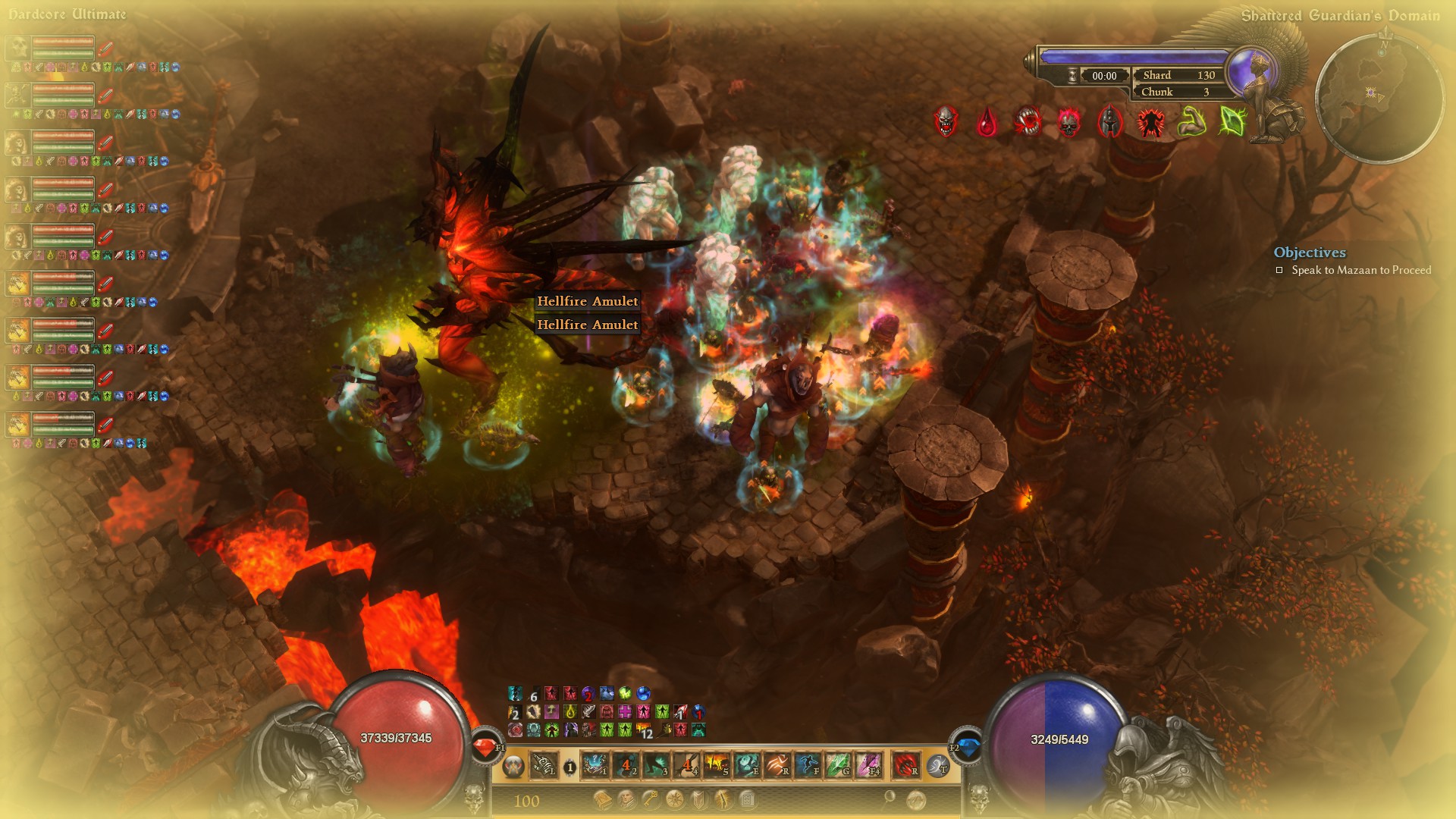Toggle the crossed-axes weapon swap button
The height and width of the screenshot is (819, 1456).
(513, 767)
